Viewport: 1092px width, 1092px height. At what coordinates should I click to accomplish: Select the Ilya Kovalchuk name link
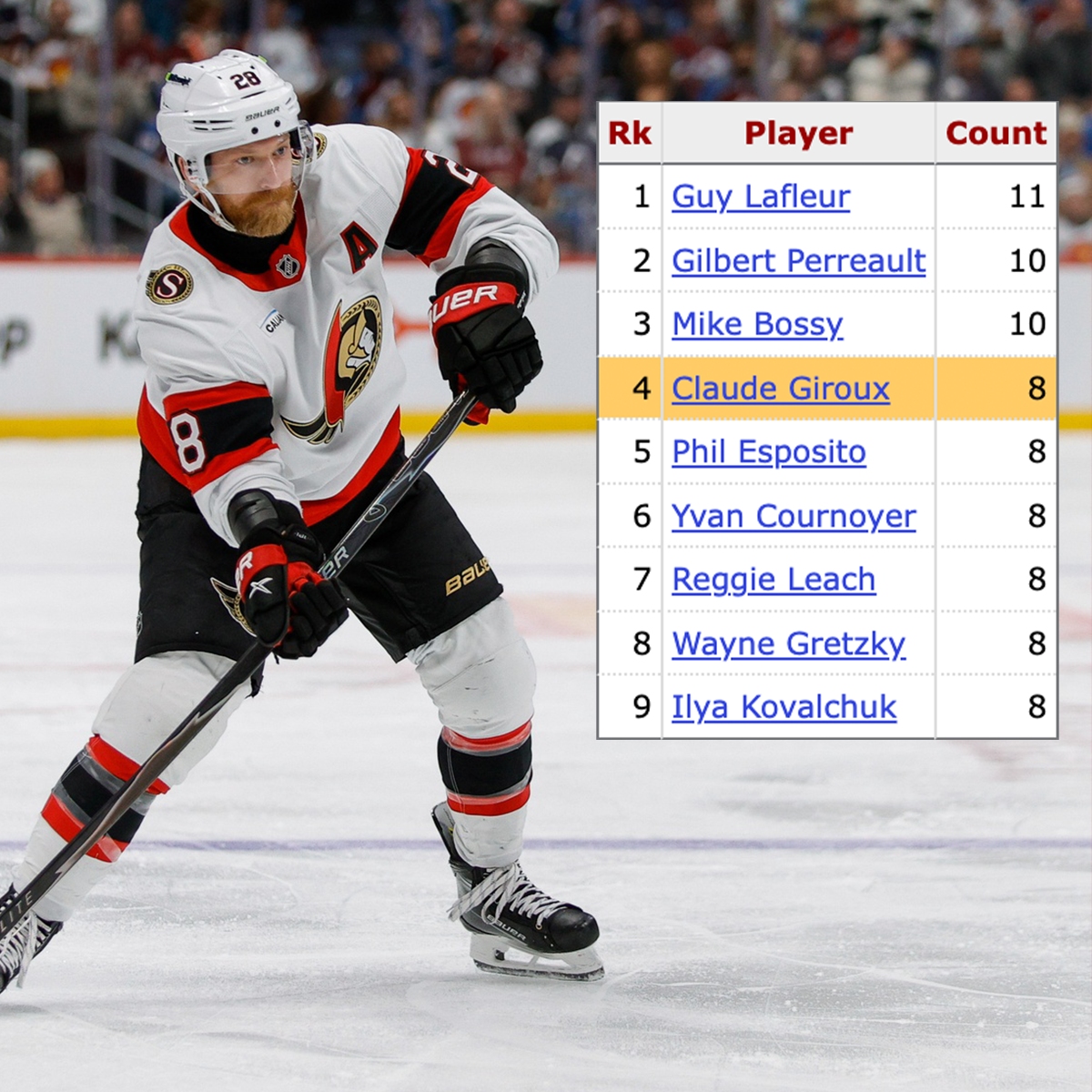click(x=784, y=707)
